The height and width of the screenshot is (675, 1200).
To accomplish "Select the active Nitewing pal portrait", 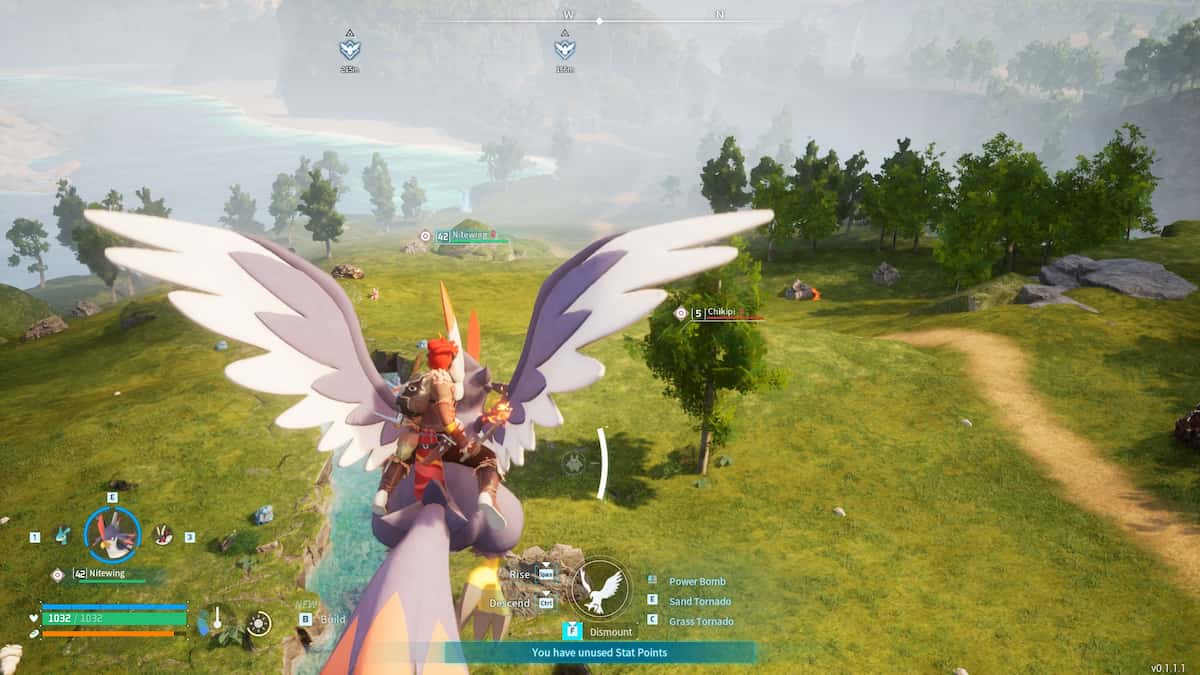I will [111, 534].
